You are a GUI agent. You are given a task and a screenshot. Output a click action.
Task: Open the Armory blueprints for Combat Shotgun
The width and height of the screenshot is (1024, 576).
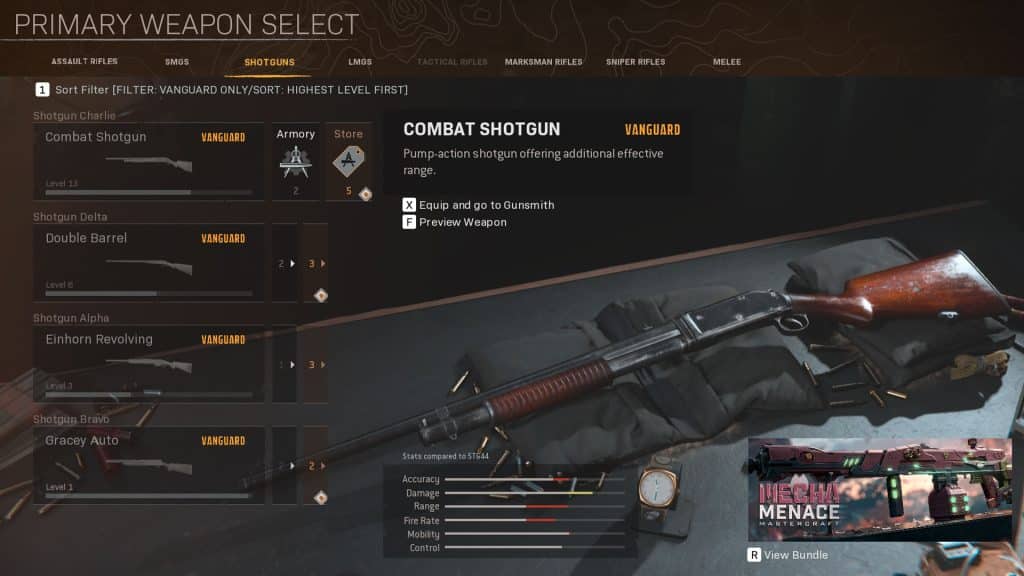295,161
